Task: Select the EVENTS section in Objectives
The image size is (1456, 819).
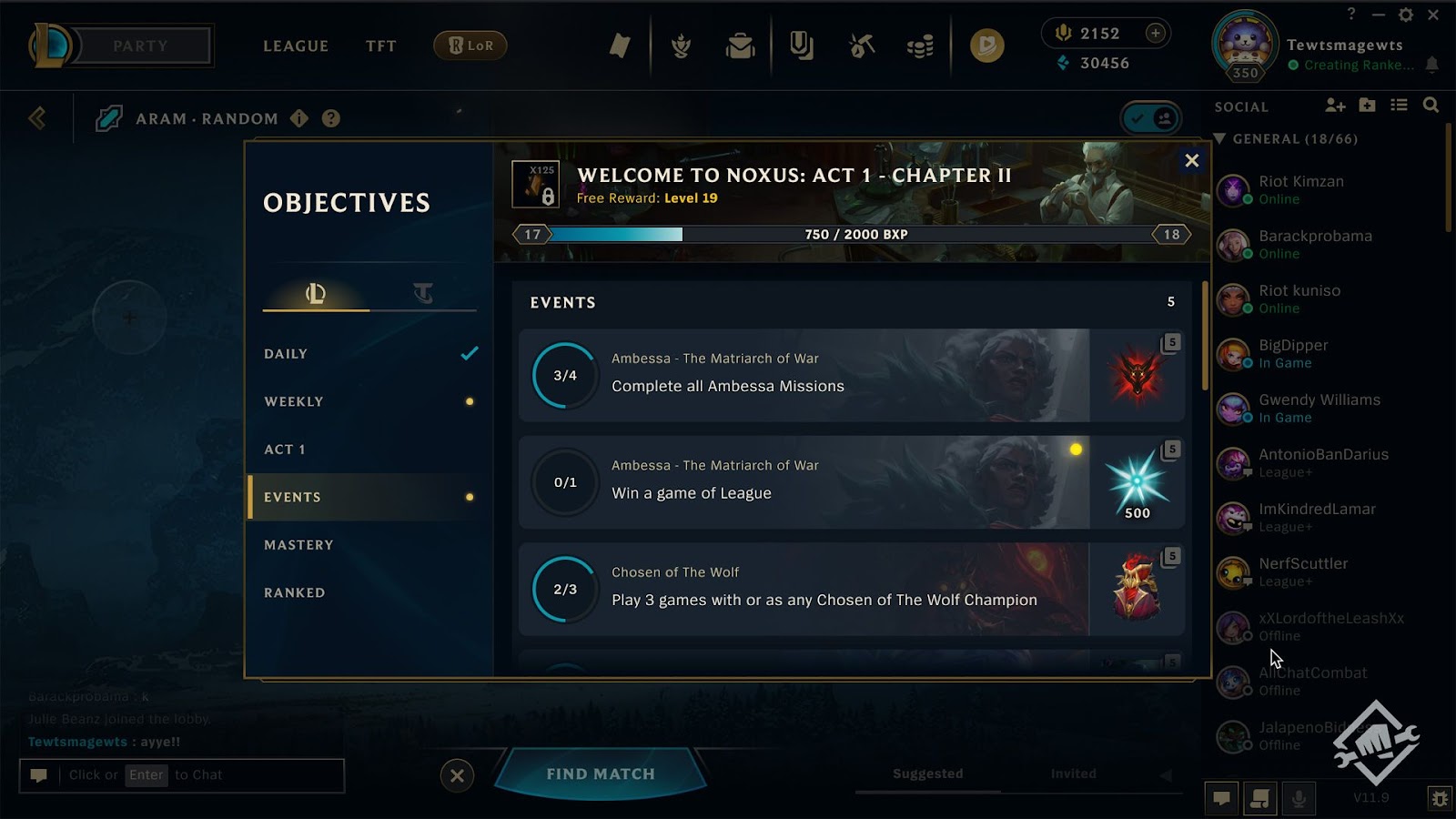Action: 291,497
